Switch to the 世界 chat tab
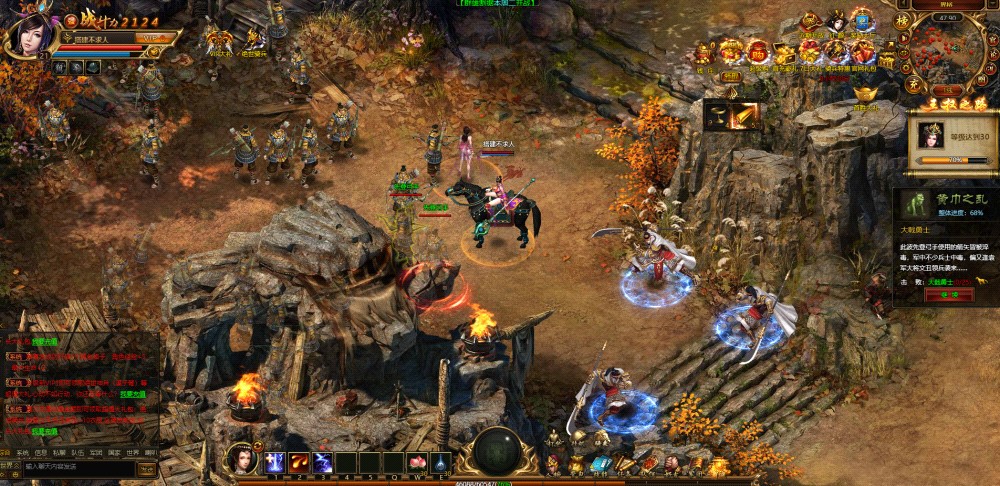 [x=132, y=452]
